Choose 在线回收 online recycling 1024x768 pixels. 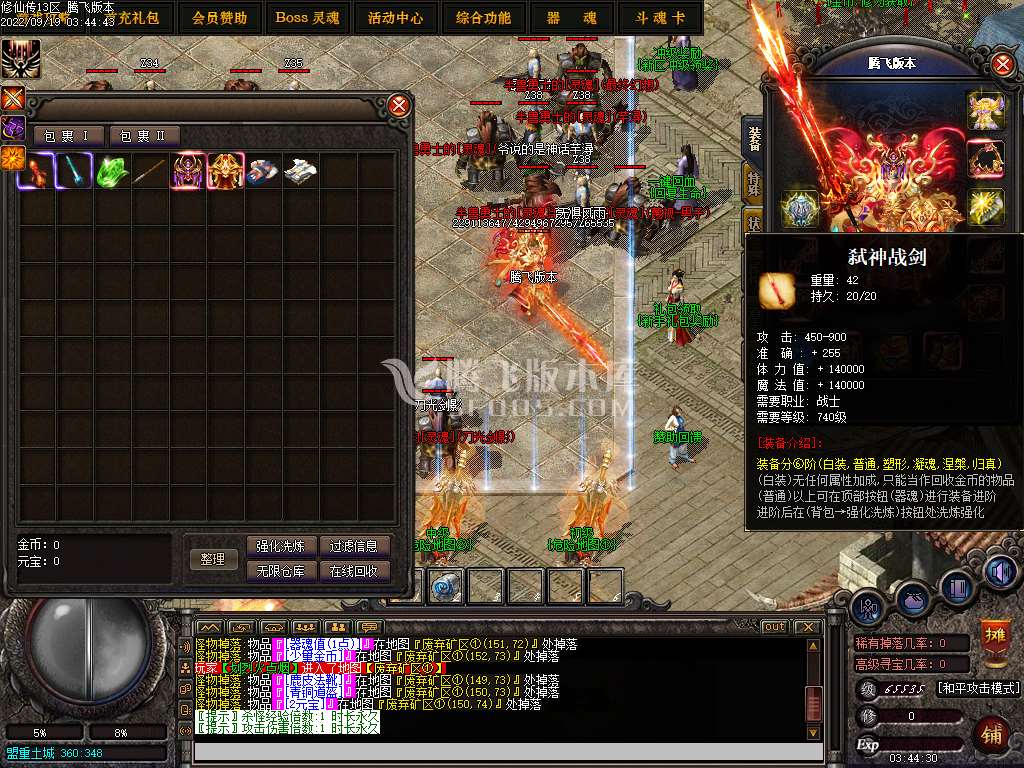click(x=354, y=571)
